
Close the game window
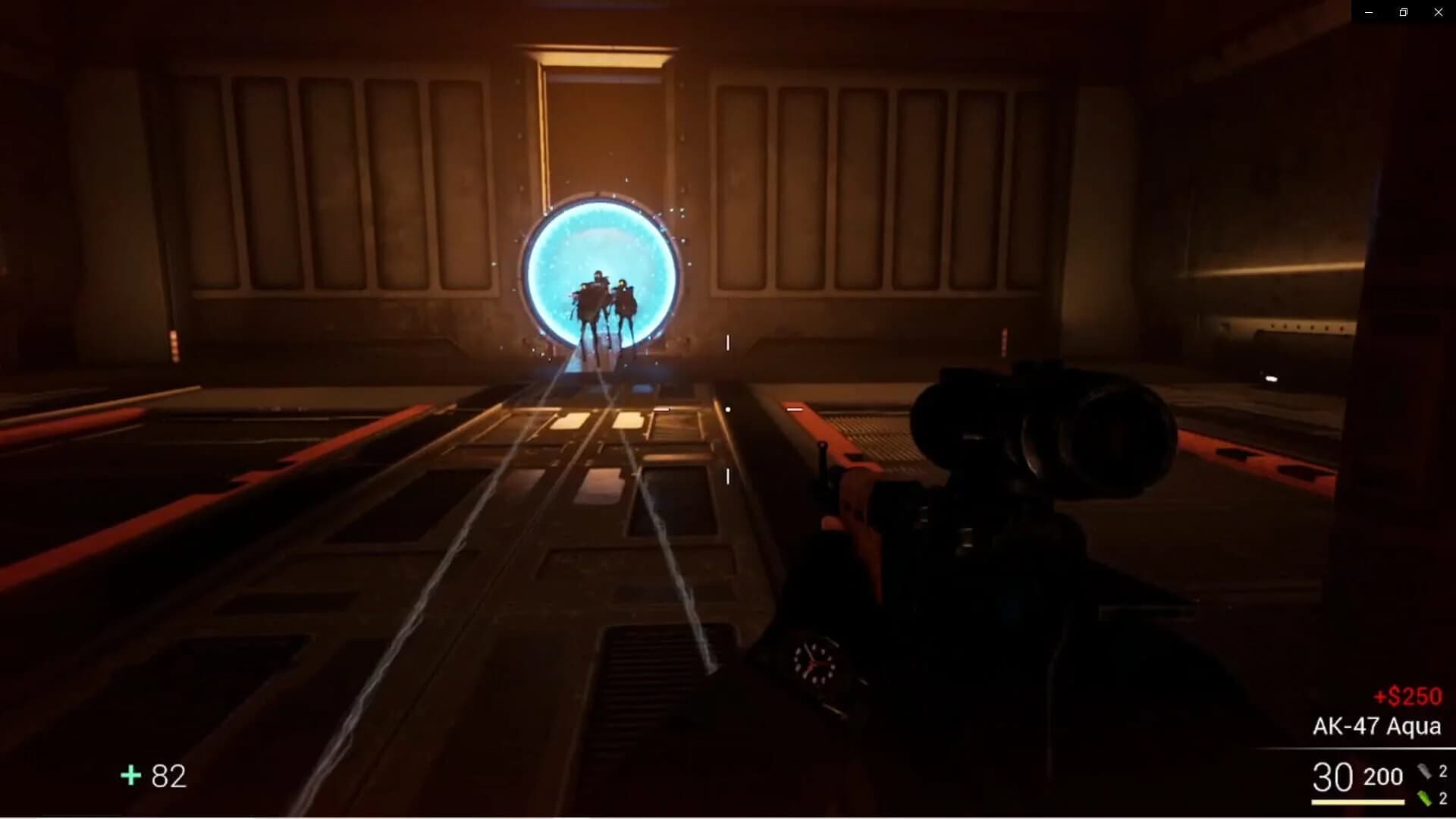click(1439, 12)
